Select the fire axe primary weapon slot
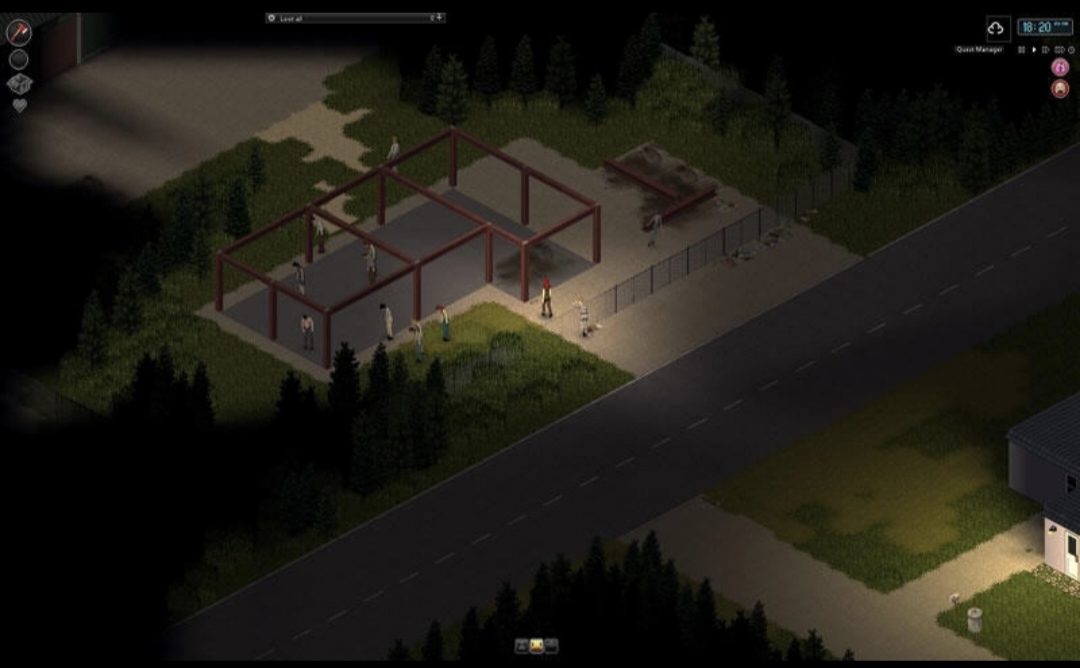The image size is (1080, 668). point(18,32)
